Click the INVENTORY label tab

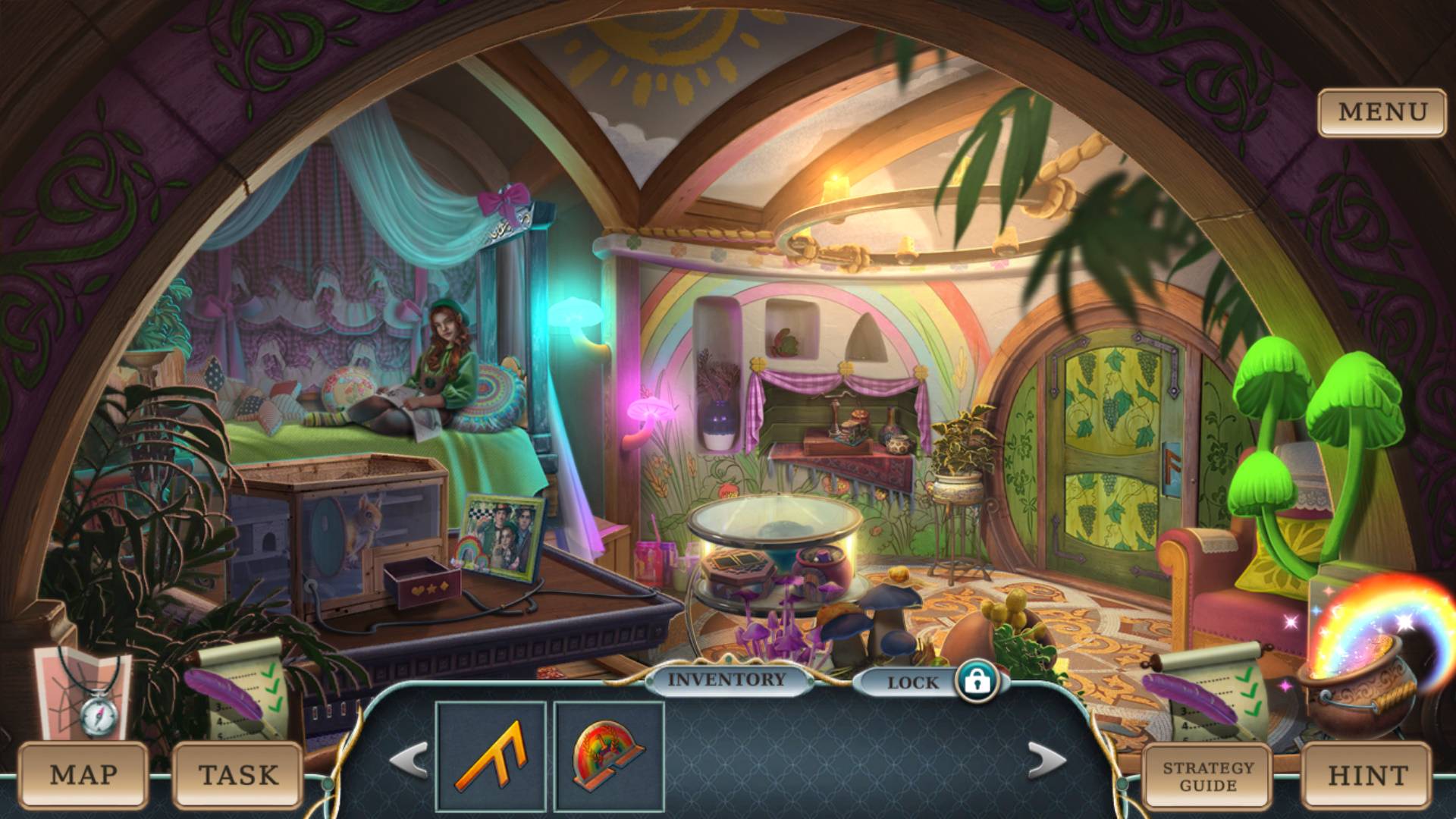point(726,679)
